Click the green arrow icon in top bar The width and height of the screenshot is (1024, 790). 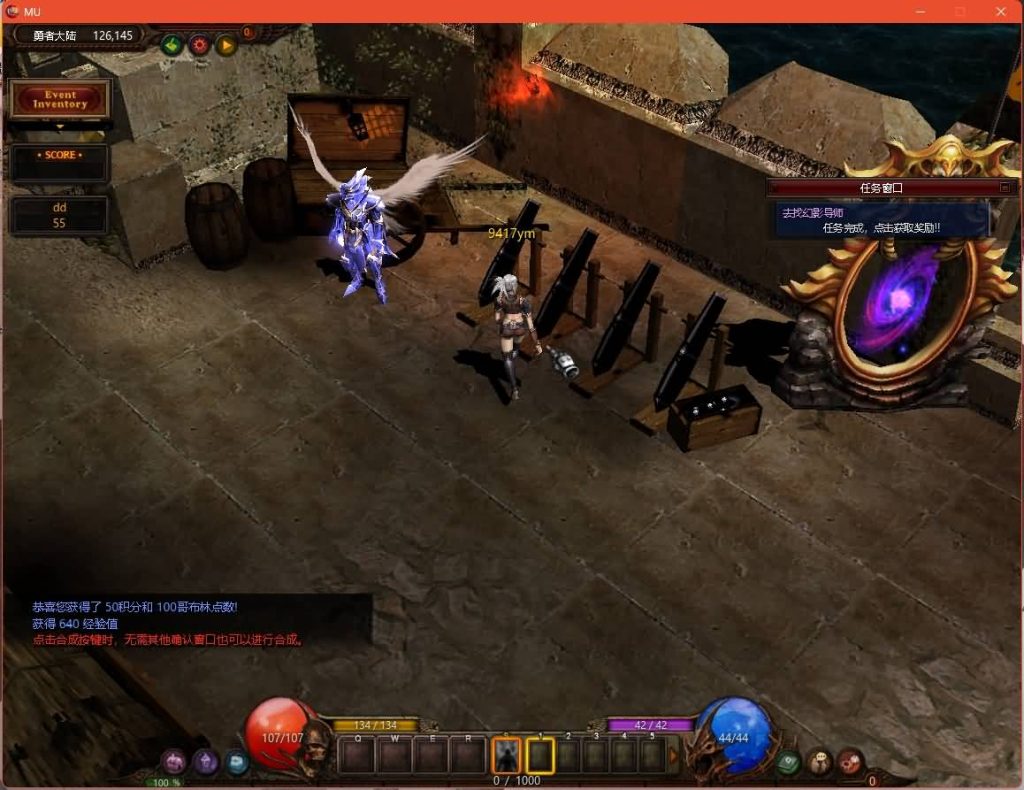(x=172, y=44)
